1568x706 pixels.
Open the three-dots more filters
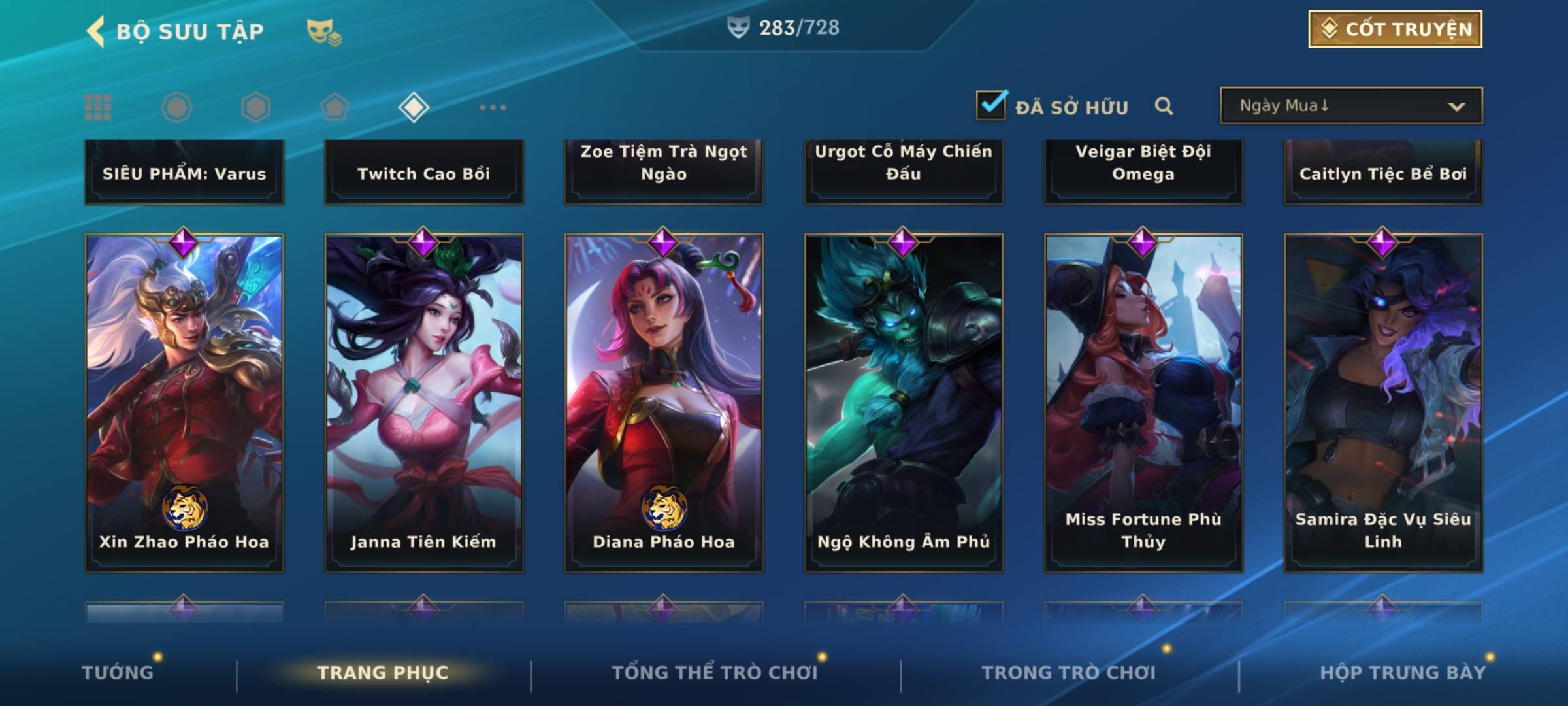(493, 107)
